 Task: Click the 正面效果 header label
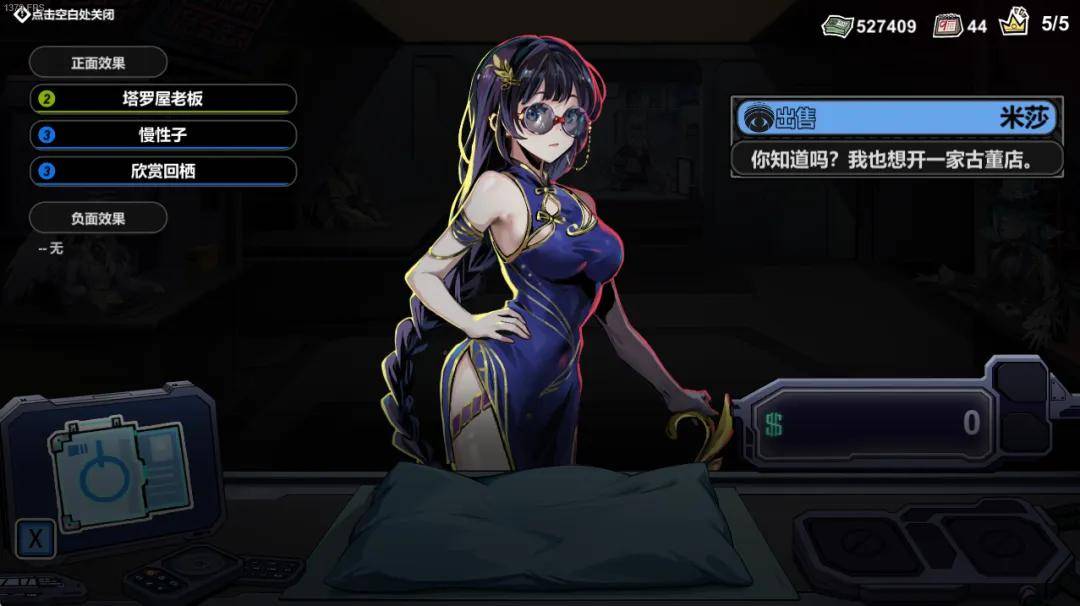(98, 63)
